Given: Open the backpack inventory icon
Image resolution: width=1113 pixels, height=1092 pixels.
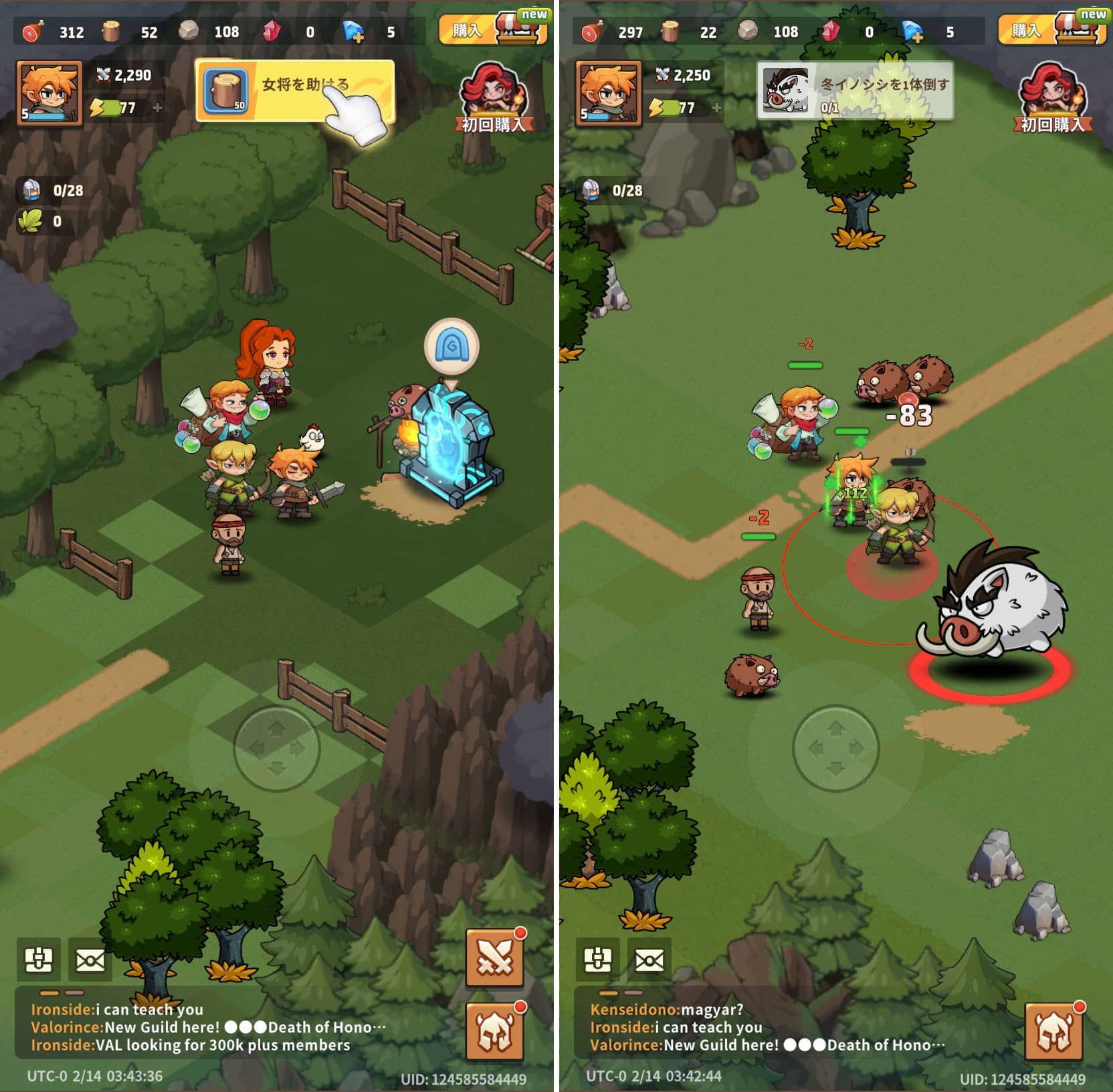Looking at the screenshot, I should coord(40,960).
